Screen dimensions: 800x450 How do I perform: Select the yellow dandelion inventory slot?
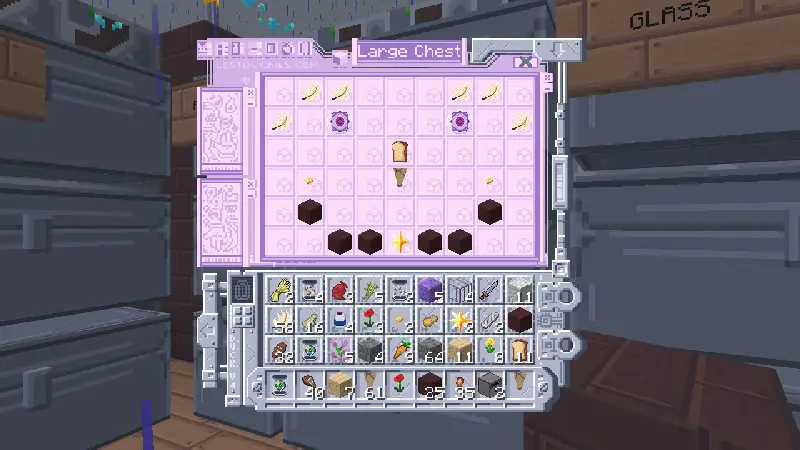[490, 350]
